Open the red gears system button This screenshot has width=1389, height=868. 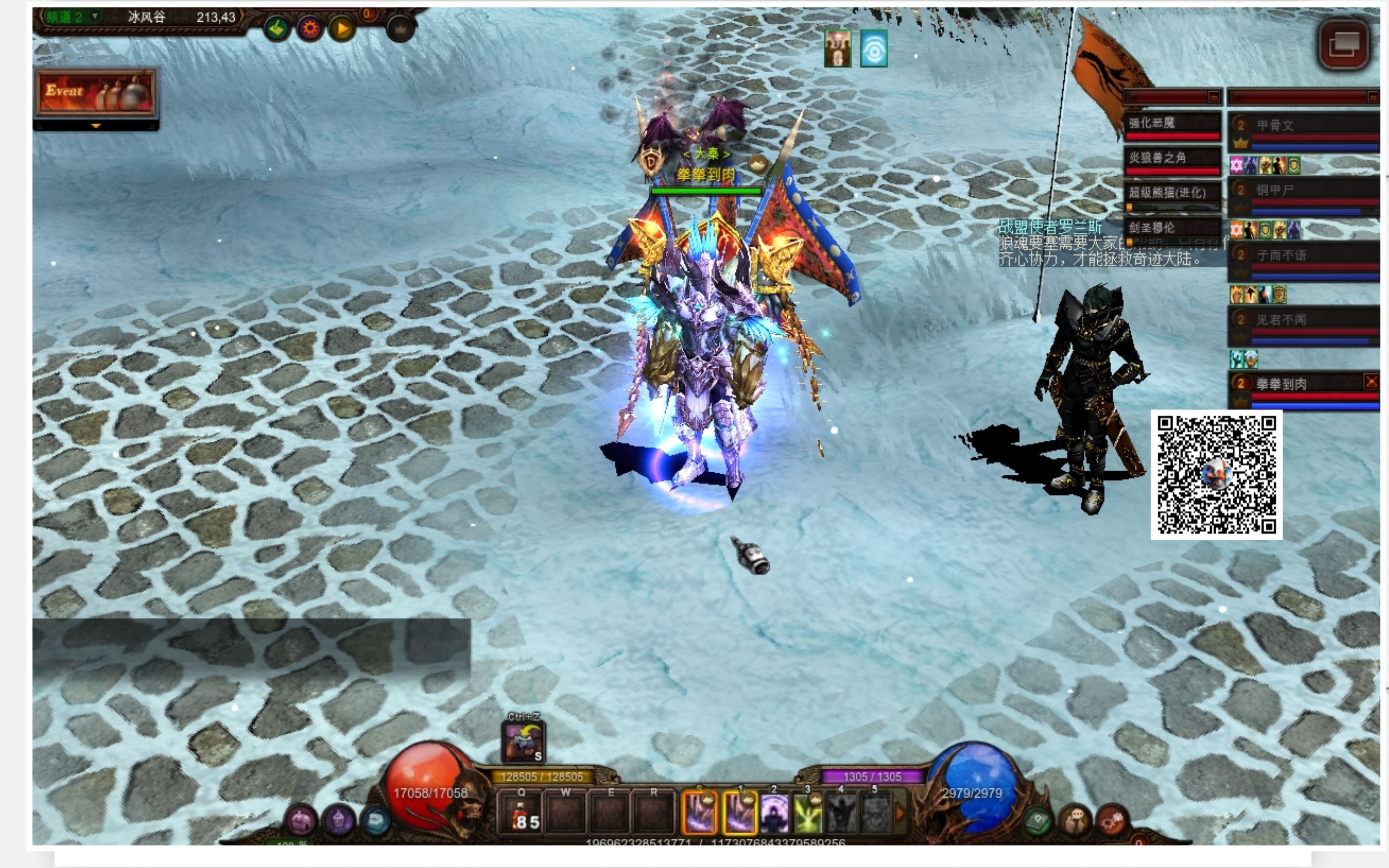click(x=1112, y=820)
